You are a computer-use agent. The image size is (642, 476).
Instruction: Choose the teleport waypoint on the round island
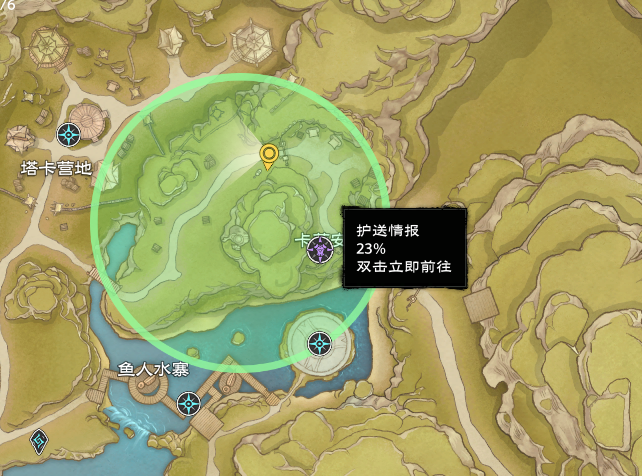coord(320,343)
